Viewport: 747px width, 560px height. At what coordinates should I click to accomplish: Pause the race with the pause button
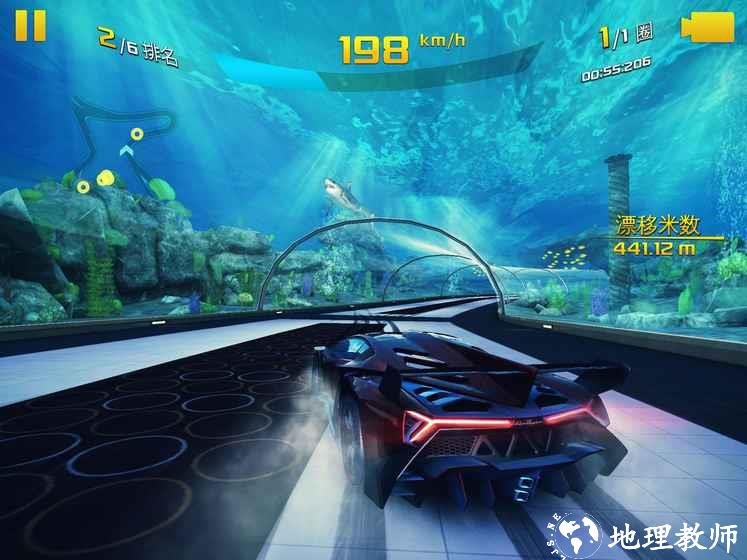pyautogui.click(x=30, y=25)
